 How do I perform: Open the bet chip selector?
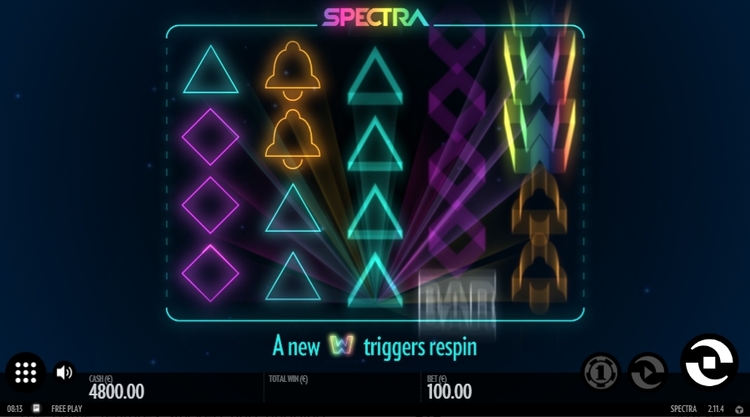click(601, 372)
